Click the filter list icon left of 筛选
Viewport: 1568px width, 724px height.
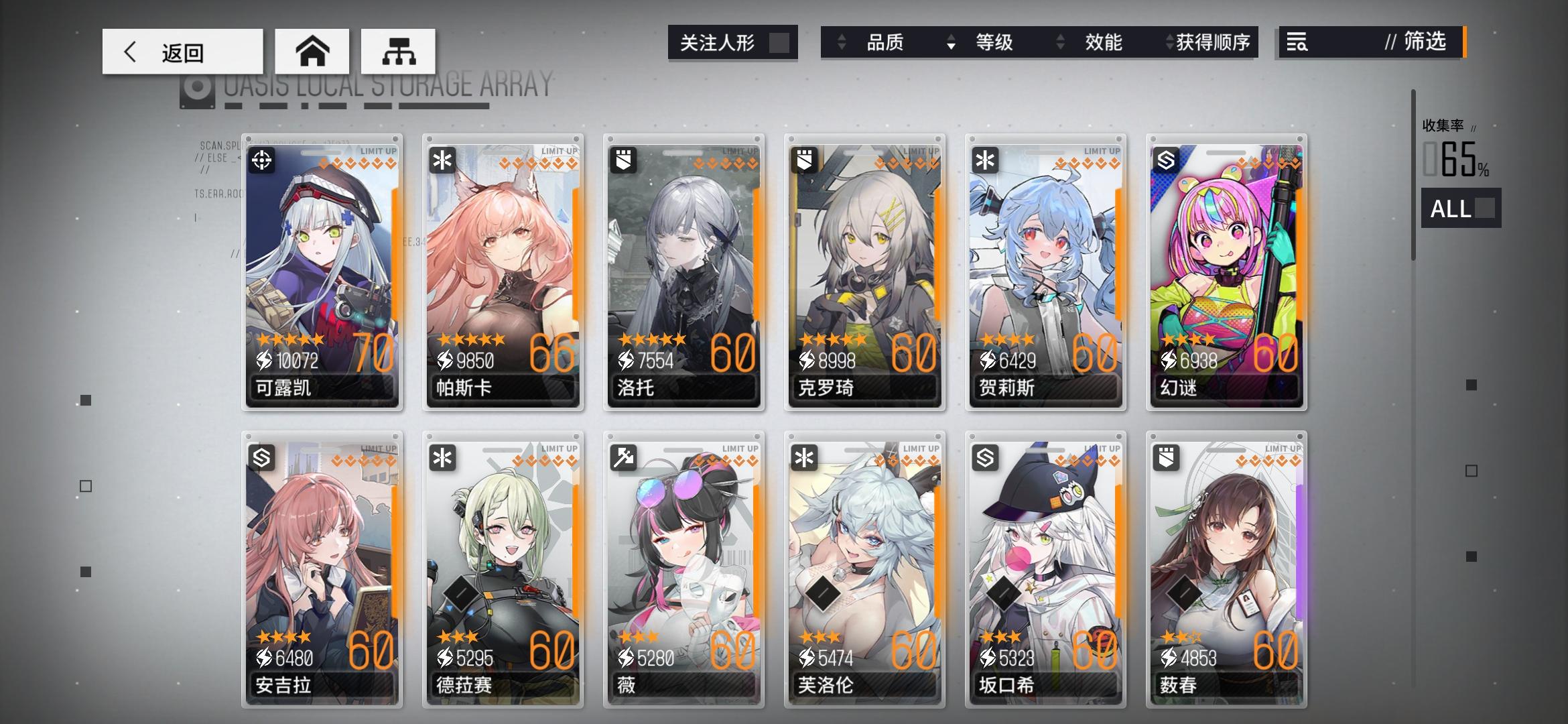(1296, 42)
